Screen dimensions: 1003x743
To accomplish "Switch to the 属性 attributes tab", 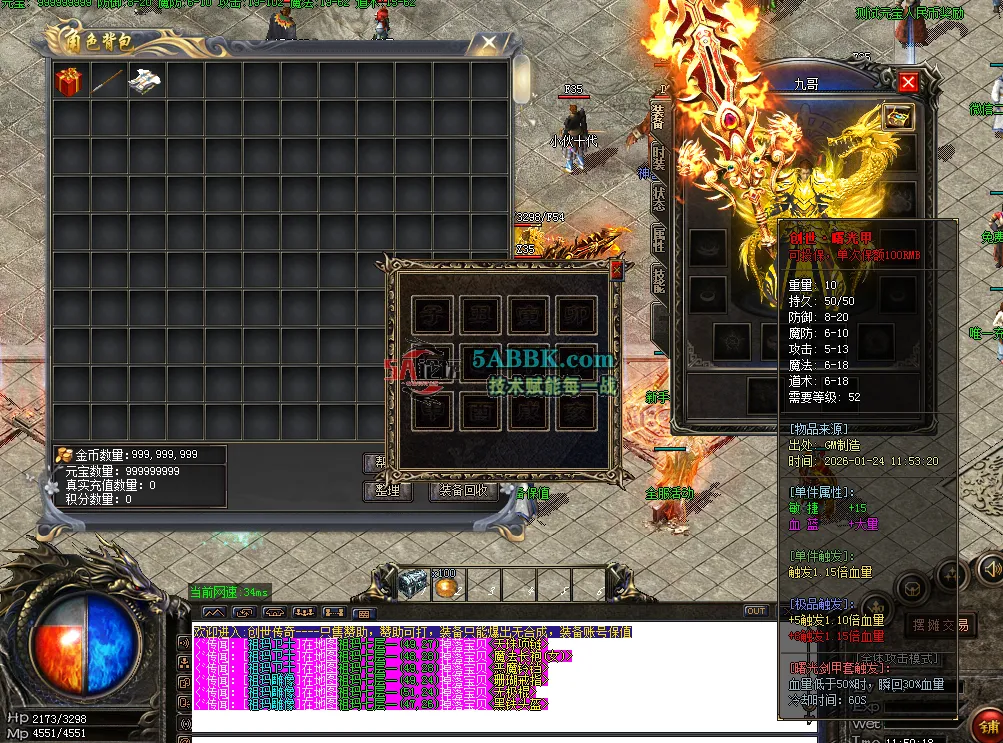I will tap(658, 237).
